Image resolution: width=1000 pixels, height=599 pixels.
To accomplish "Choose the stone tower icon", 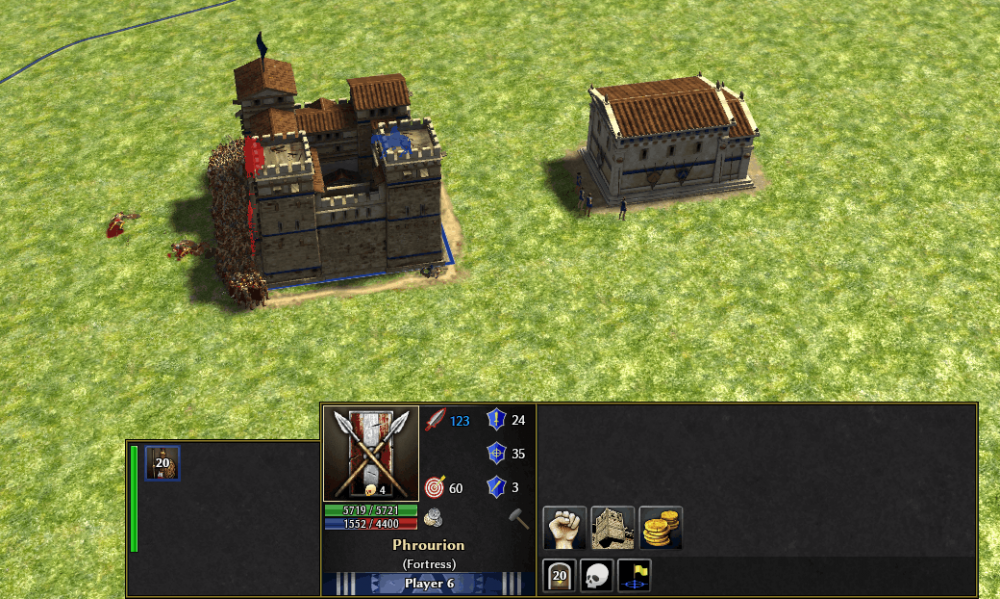I will pyautogui.click(x=612, y=527).
